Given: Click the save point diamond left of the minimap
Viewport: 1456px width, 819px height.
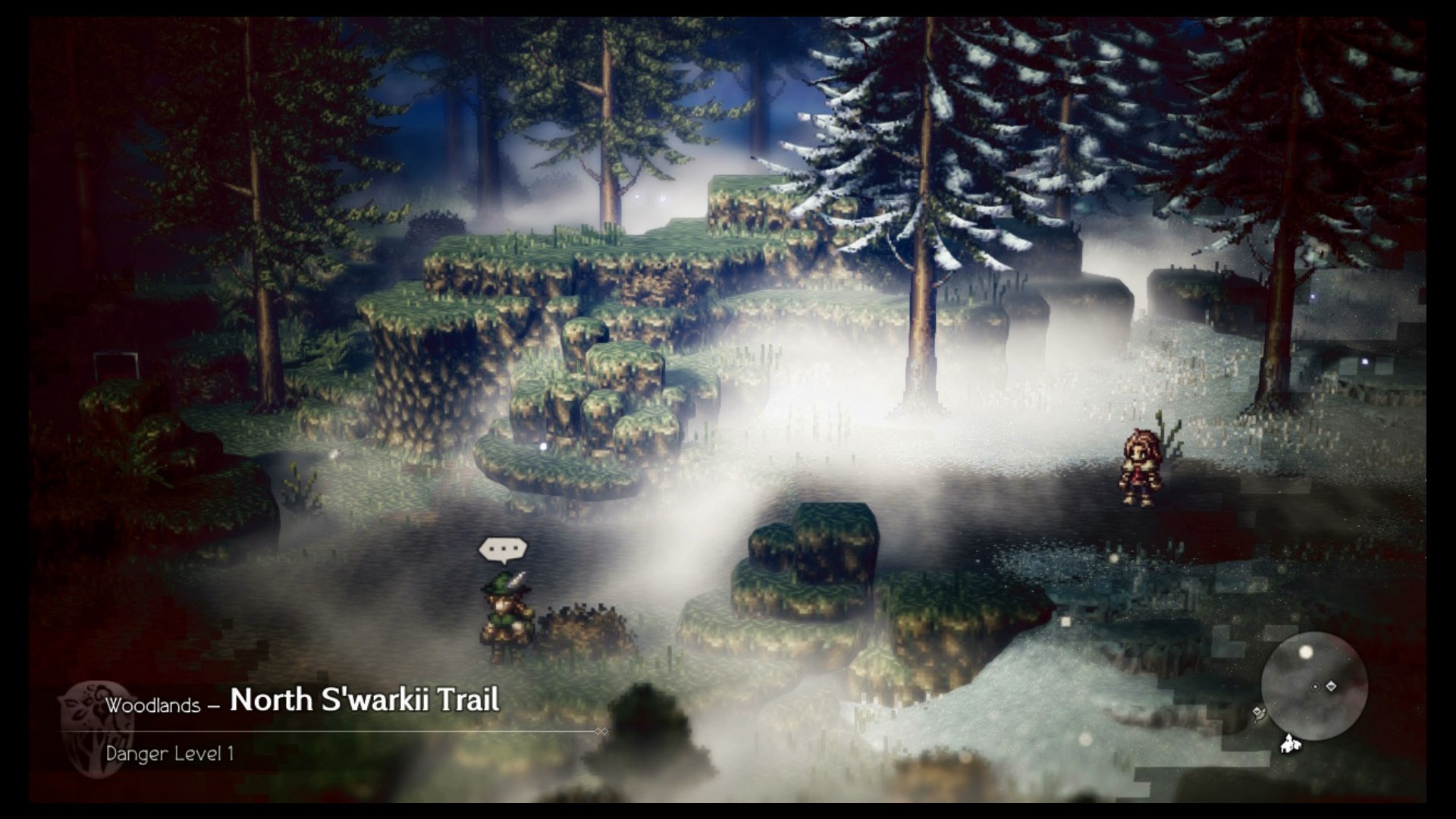Looking at the screenshot, I should coord(1257,711).
